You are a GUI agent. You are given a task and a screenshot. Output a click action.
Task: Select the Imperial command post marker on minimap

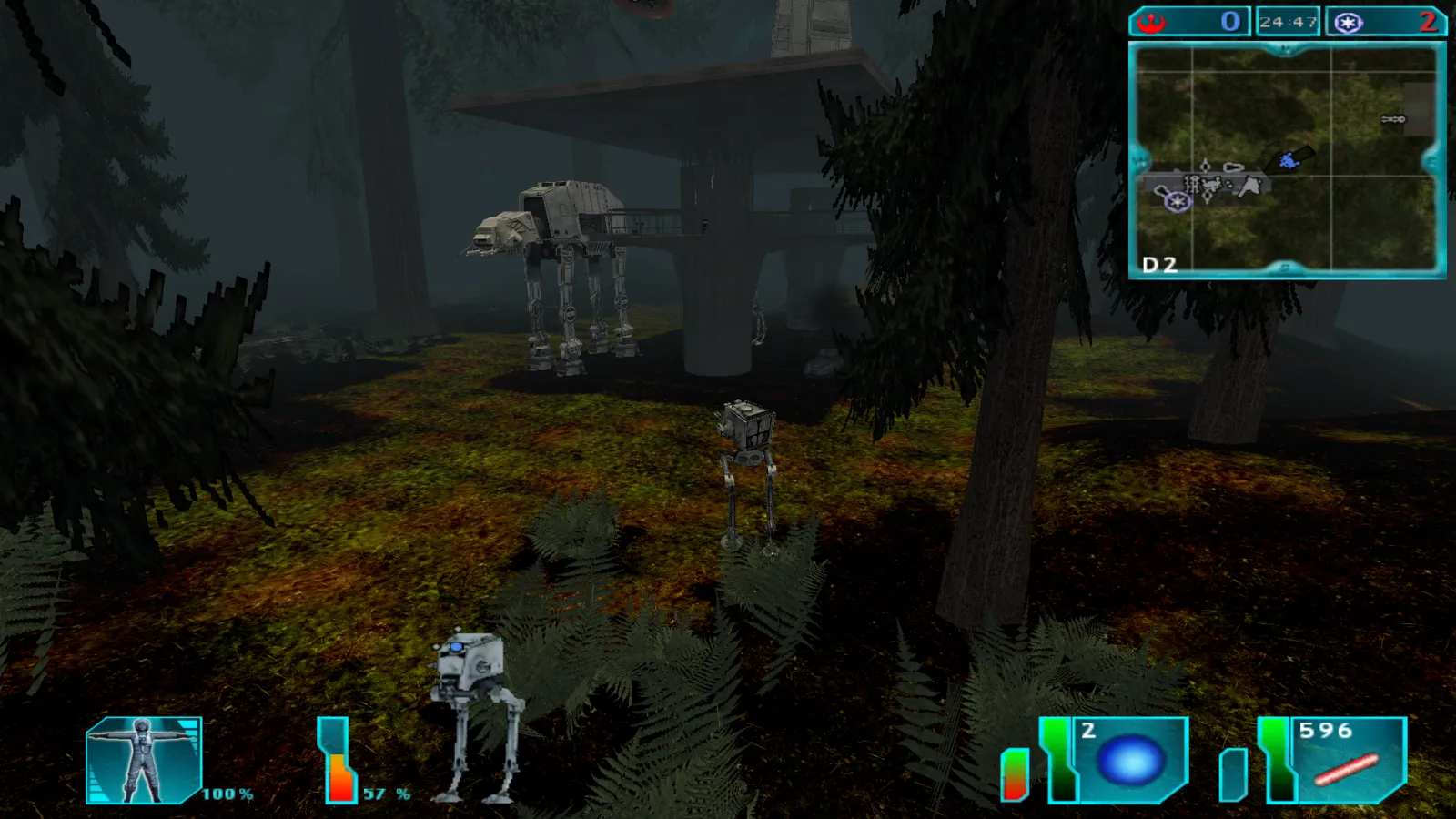coord(1178,202)
